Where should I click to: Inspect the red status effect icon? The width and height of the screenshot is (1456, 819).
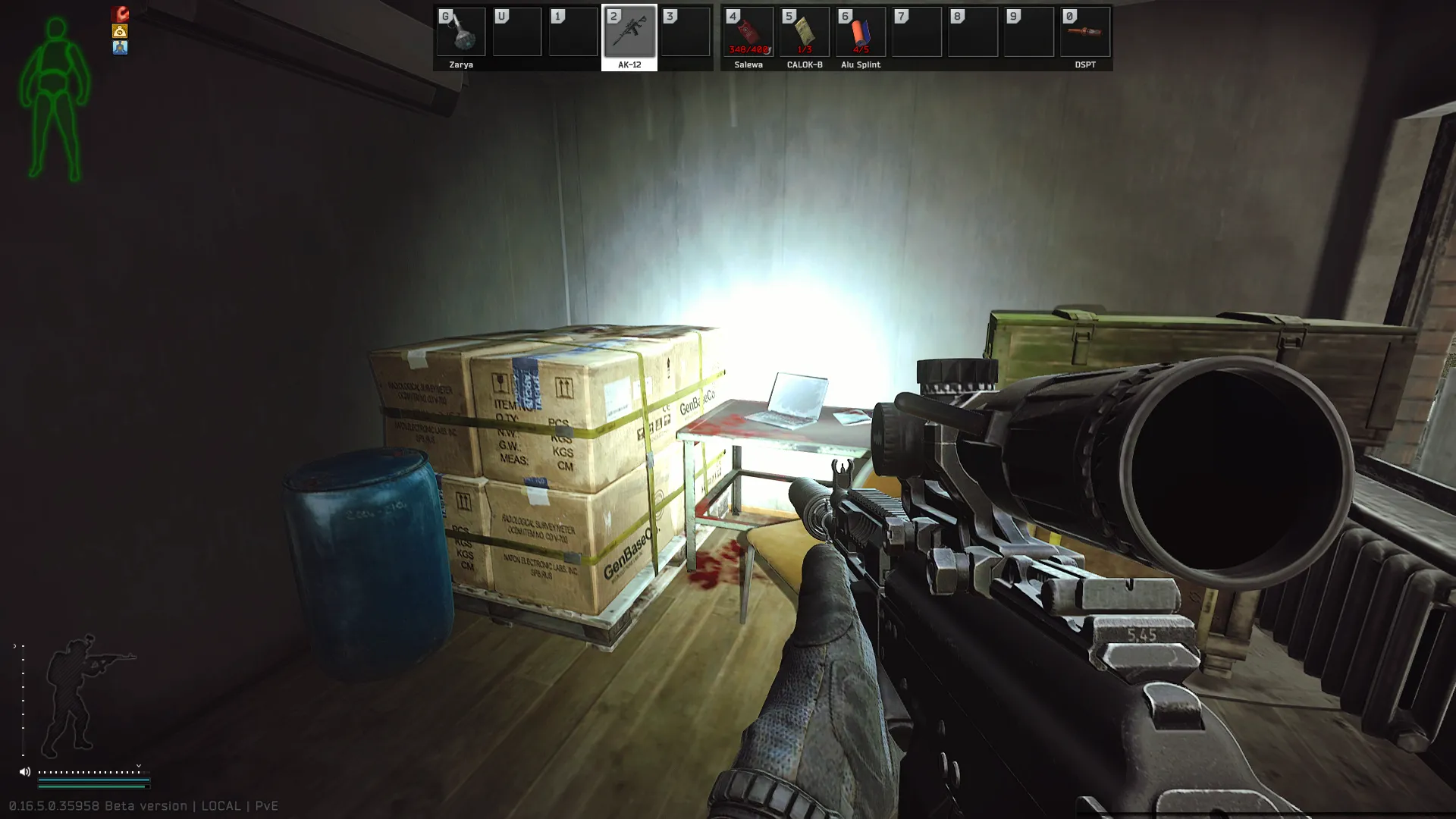pyautogui.click(x=120, y=14)
